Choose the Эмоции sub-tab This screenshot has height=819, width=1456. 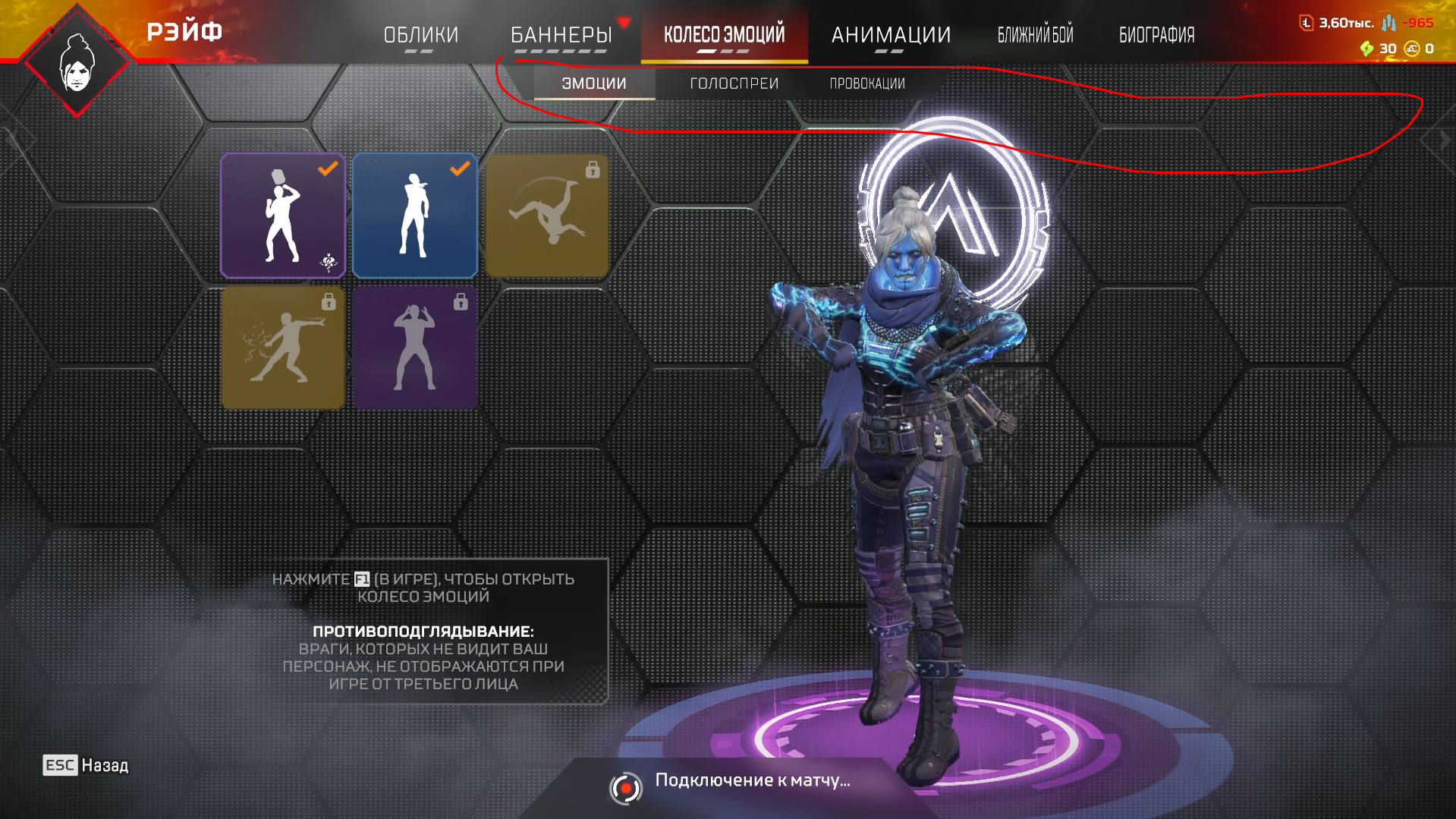point(594,83)
